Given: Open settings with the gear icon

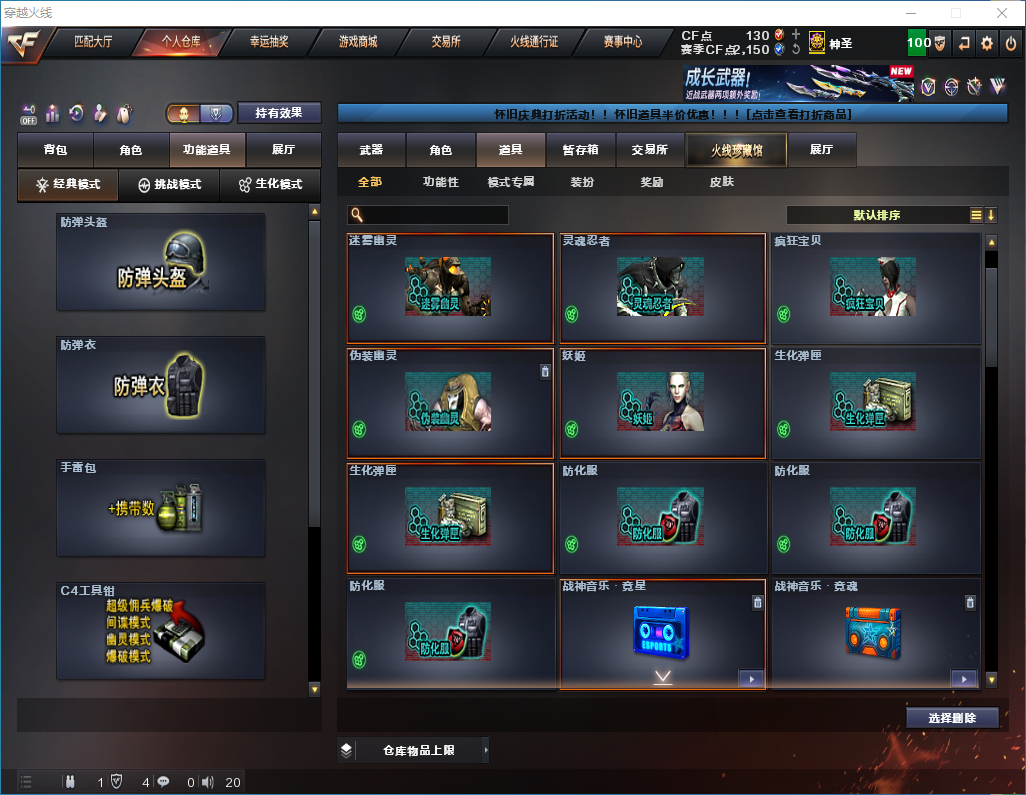Looking at the screenshot, I should (987, 43).
